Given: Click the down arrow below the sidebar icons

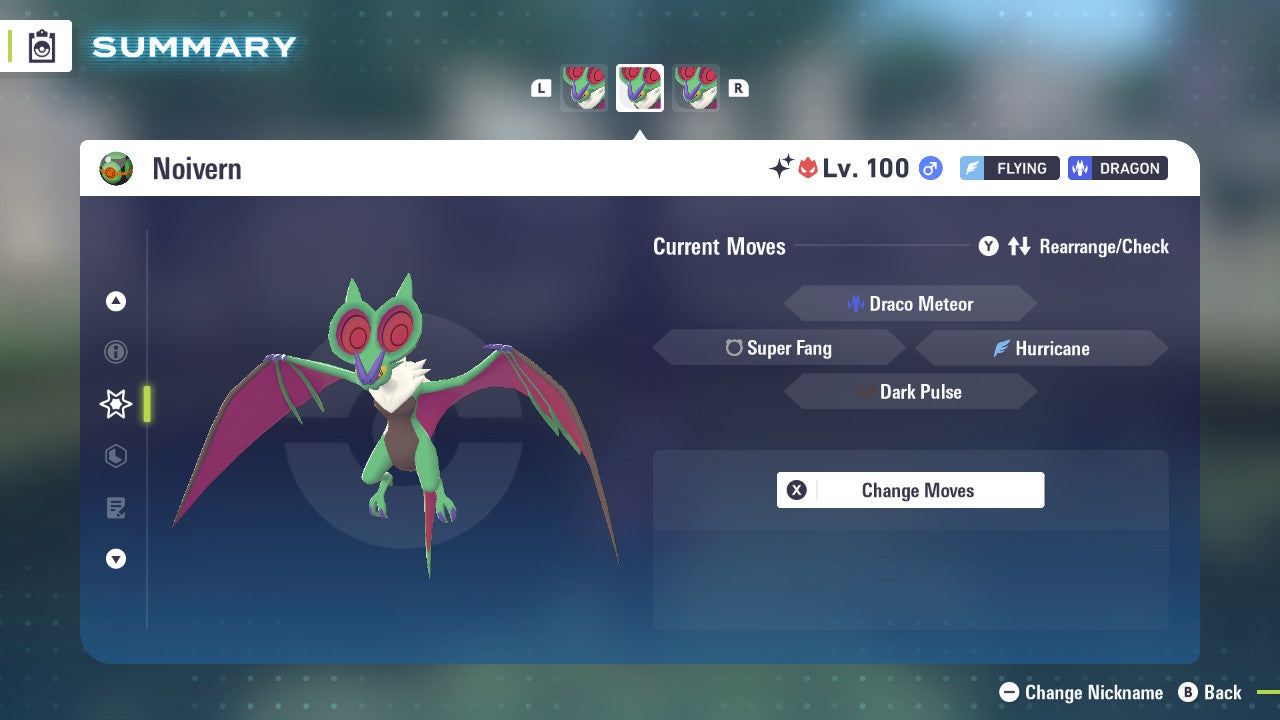Looking at the screenshot, I should point(115,559).
